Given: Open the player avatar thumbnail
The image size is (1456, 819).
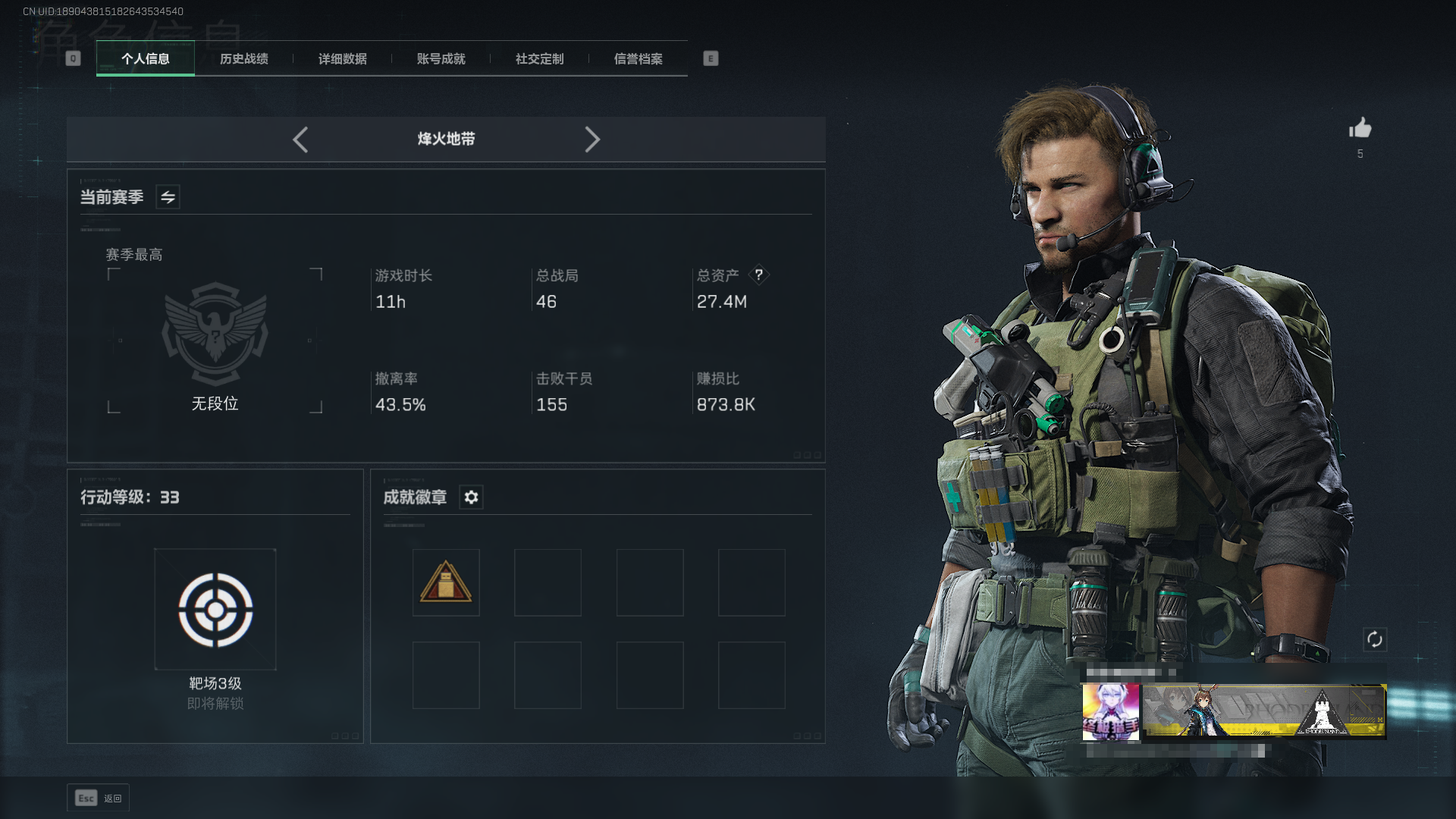Looking at the screenshot, I should tap(1110, 711).
